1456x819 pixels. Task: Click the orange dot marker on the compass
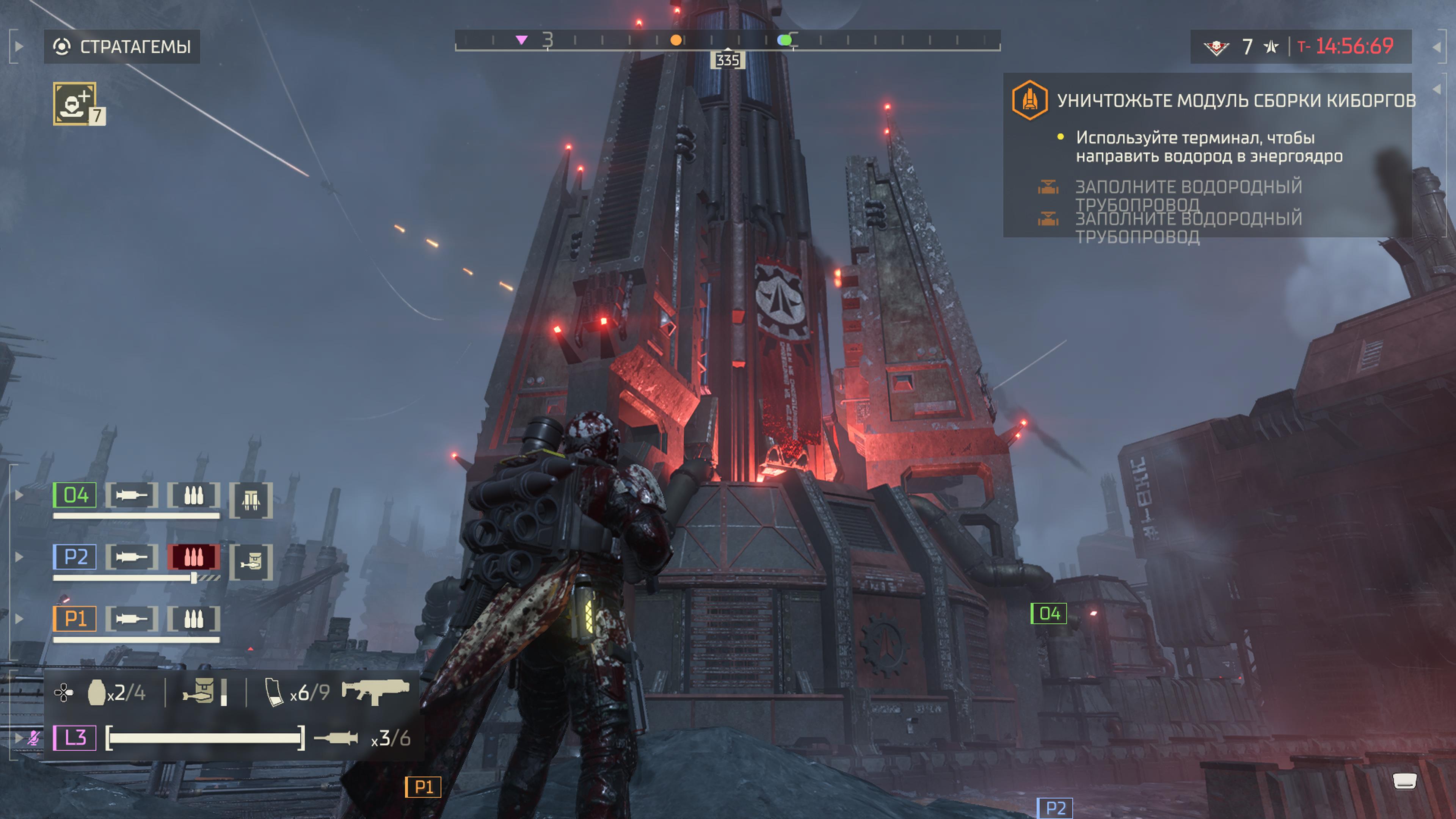[x=675, y=40]
